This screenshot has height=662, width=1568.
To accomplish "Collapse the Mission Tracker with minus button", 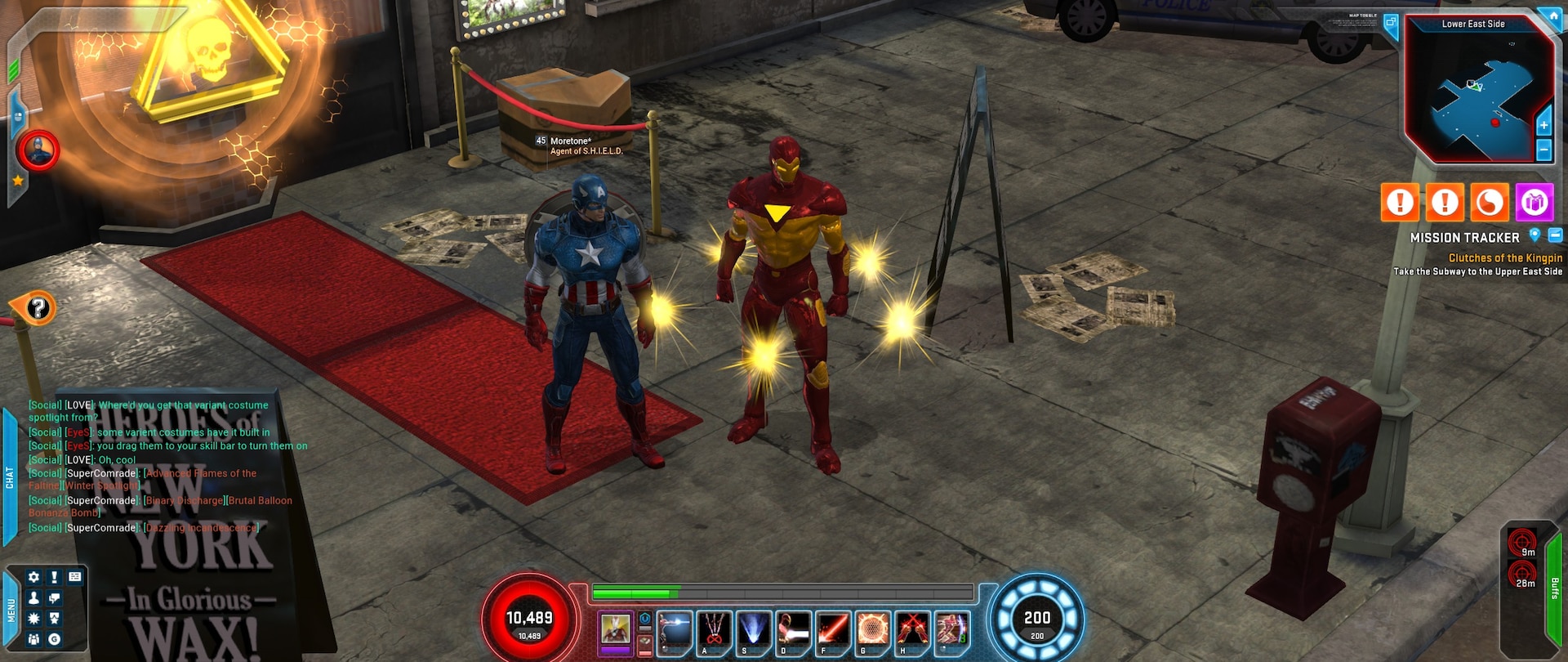I will coord(1555,235).
